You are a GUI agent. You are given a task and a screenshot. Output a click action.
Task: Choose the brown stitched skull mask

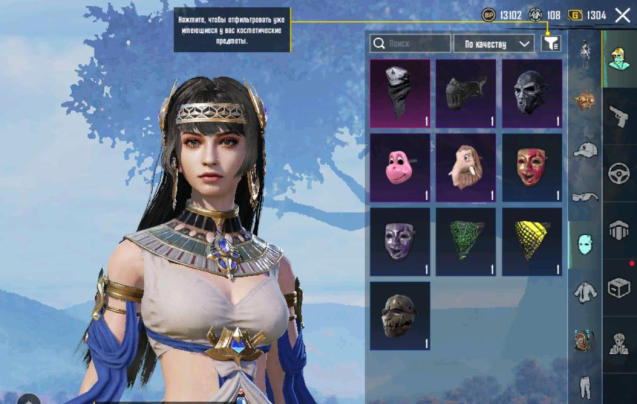tap(400, 316)
